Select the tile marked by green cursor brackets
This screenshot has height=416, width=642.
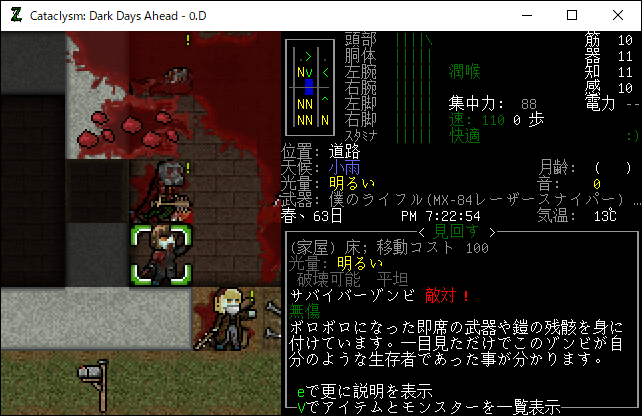tap(160, 254)
